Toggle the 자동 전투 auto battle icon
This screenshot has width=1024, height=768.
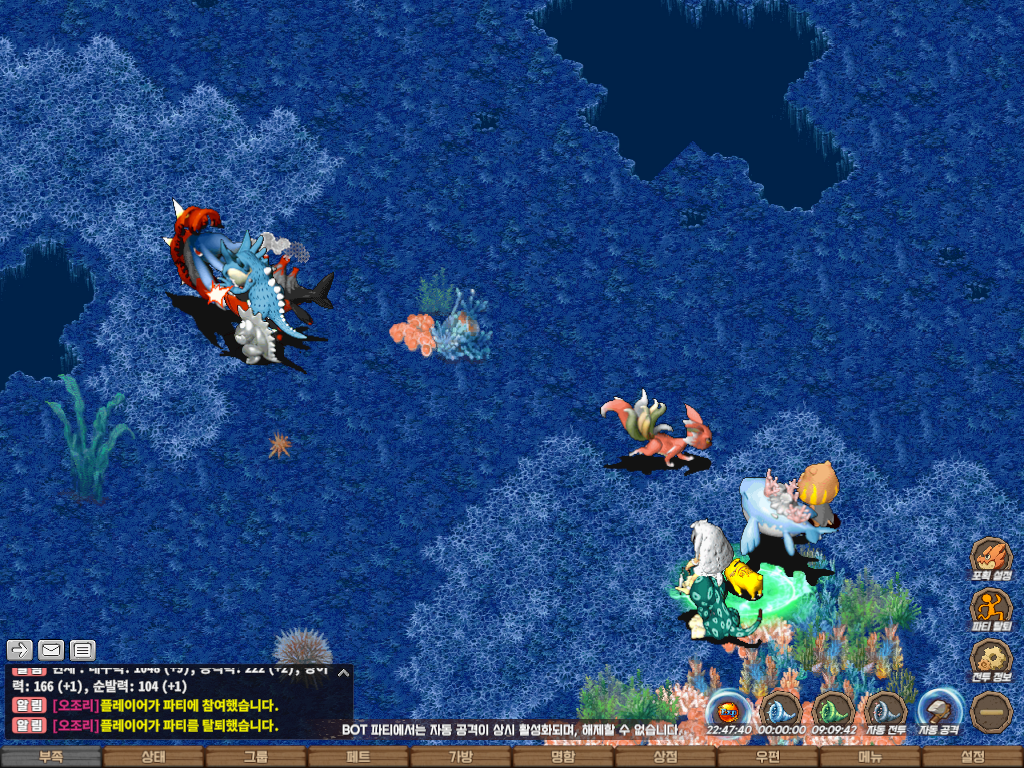(885, 710)
